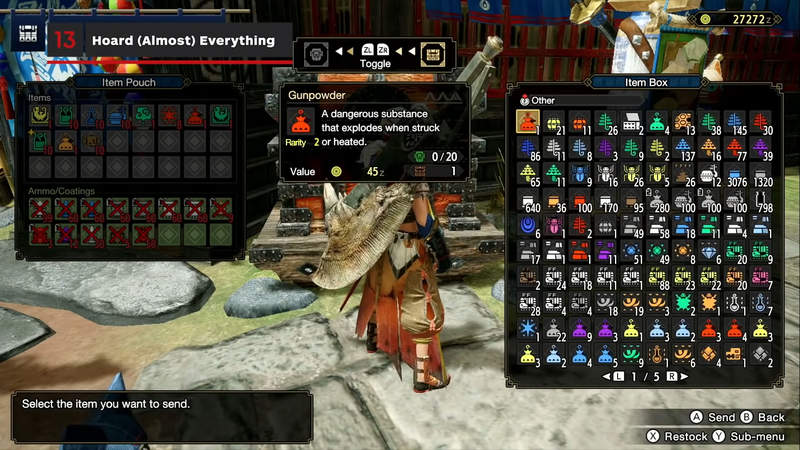The height and width of the screenshot is (450, 800).
Task: Switch to the item box icon on Toggle bar
Action: coord(434,51)
